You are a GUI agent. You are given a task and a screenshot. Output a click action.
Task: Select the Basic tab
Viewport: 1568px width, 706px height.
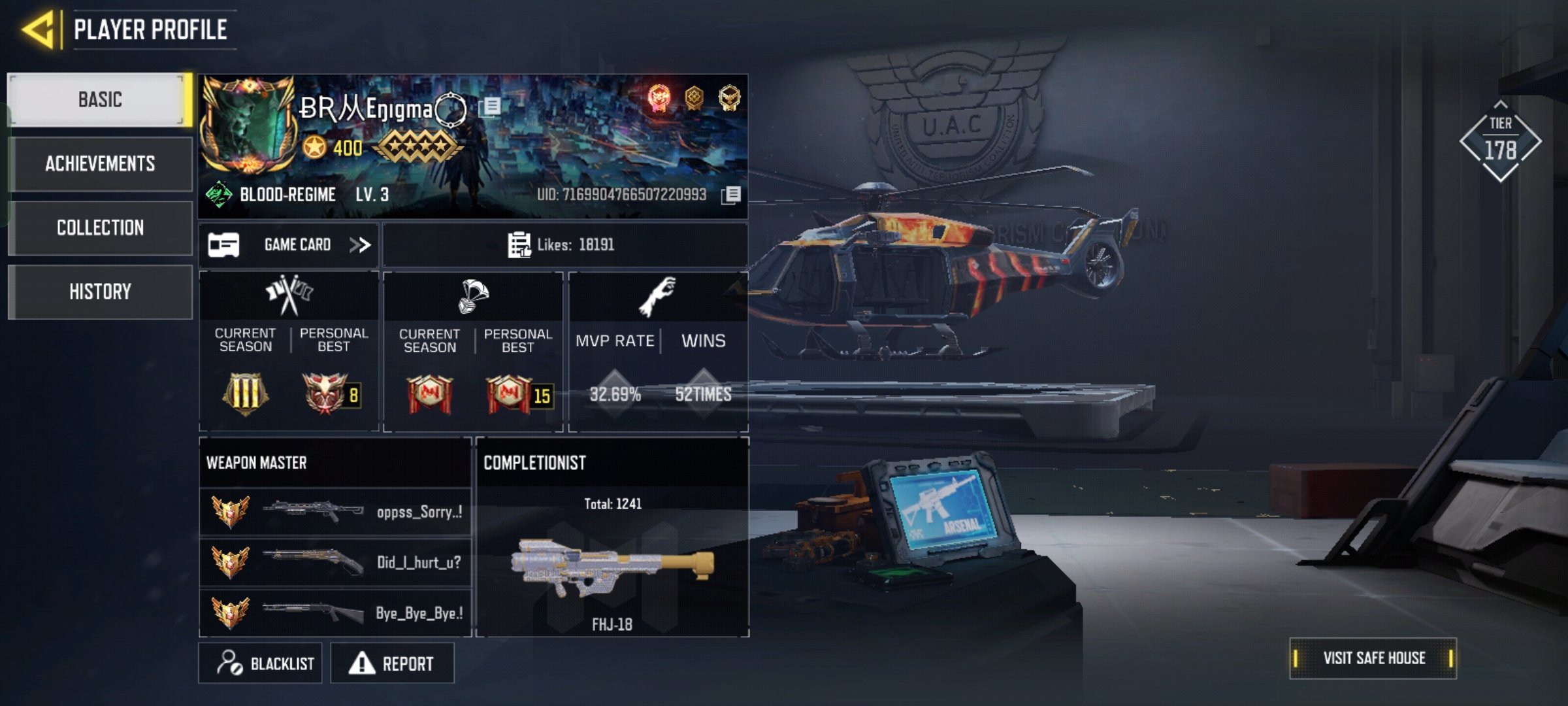pyautogui.click(x=100, y=99)
